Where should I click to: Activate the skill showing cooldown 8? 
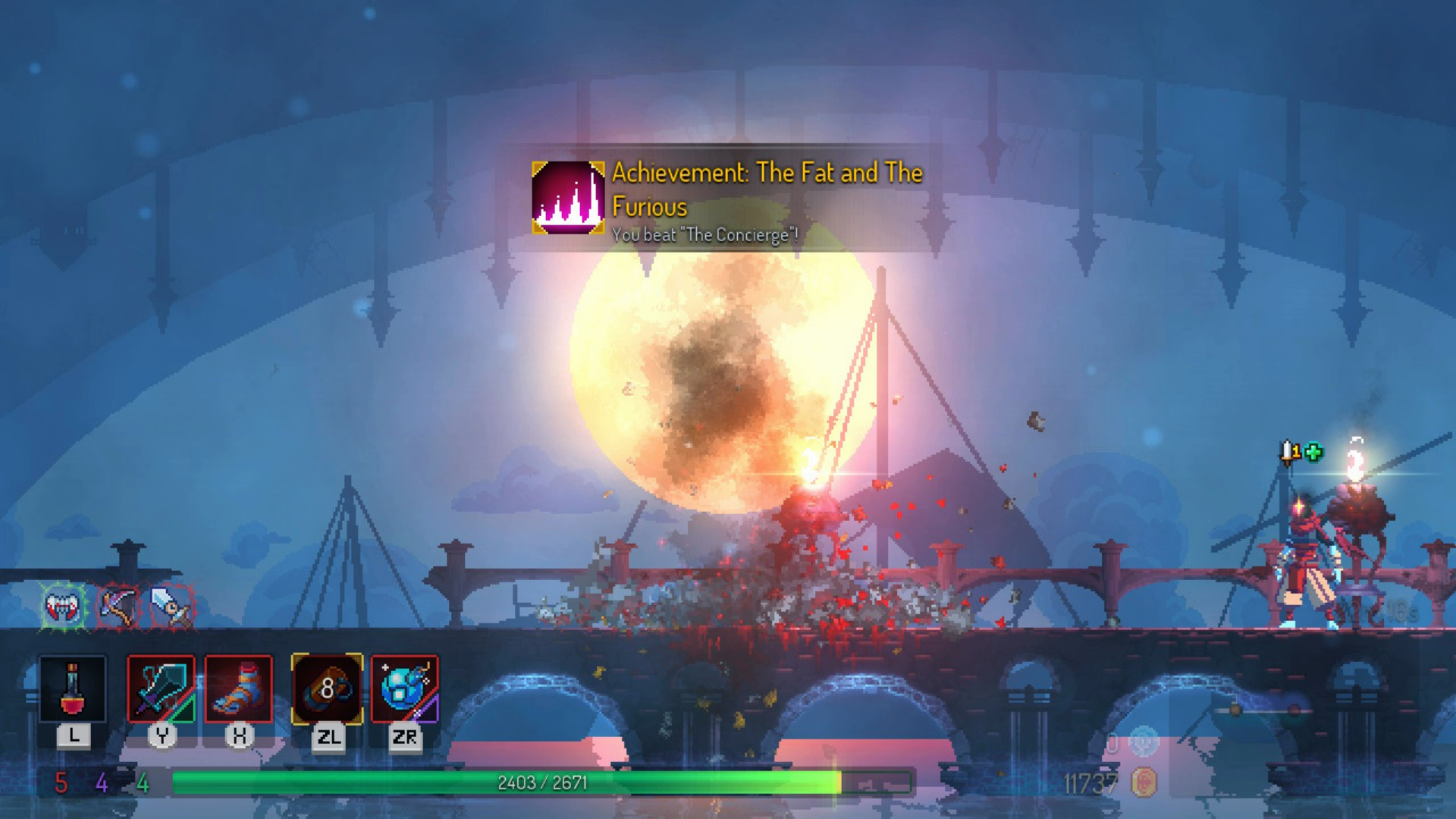point(327,689)
